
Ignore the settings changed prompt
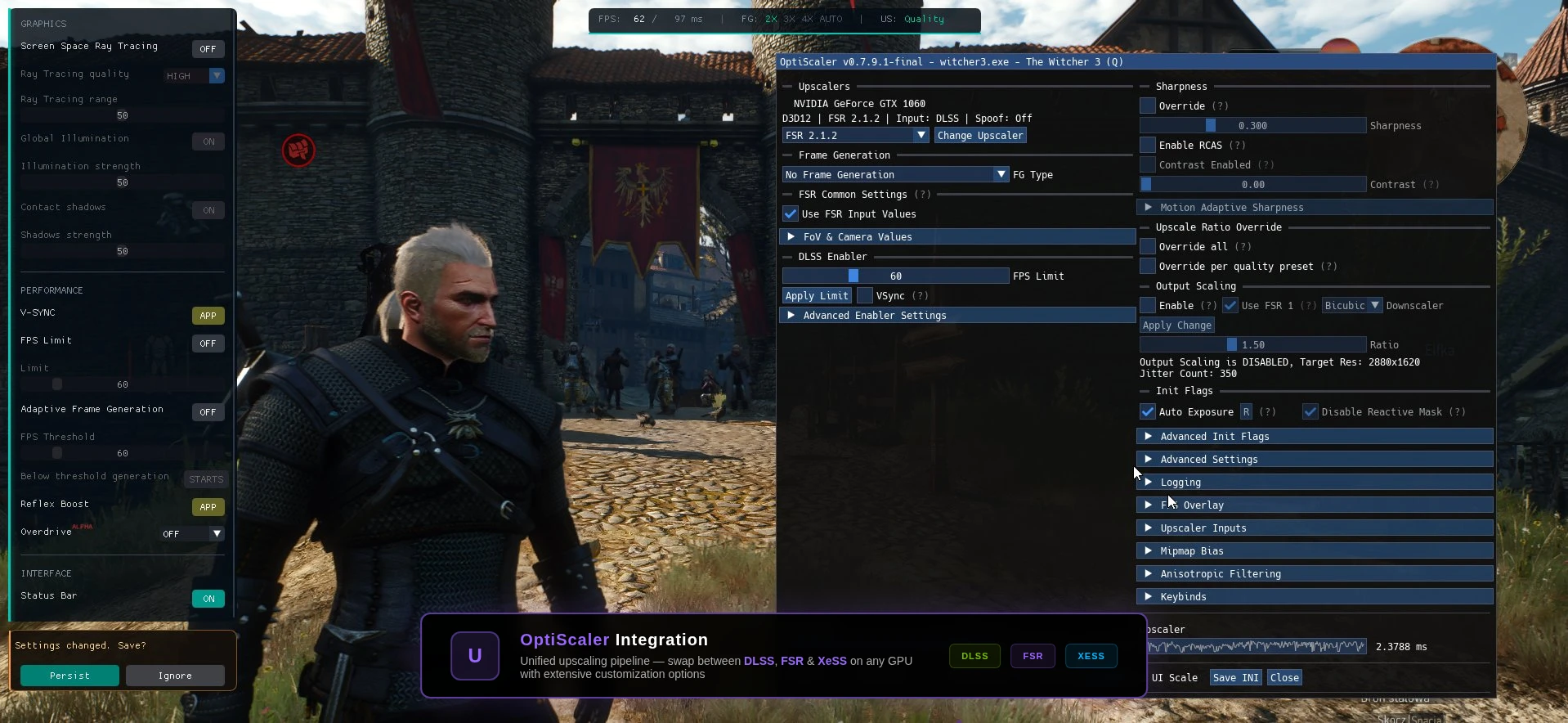point(175,676)
